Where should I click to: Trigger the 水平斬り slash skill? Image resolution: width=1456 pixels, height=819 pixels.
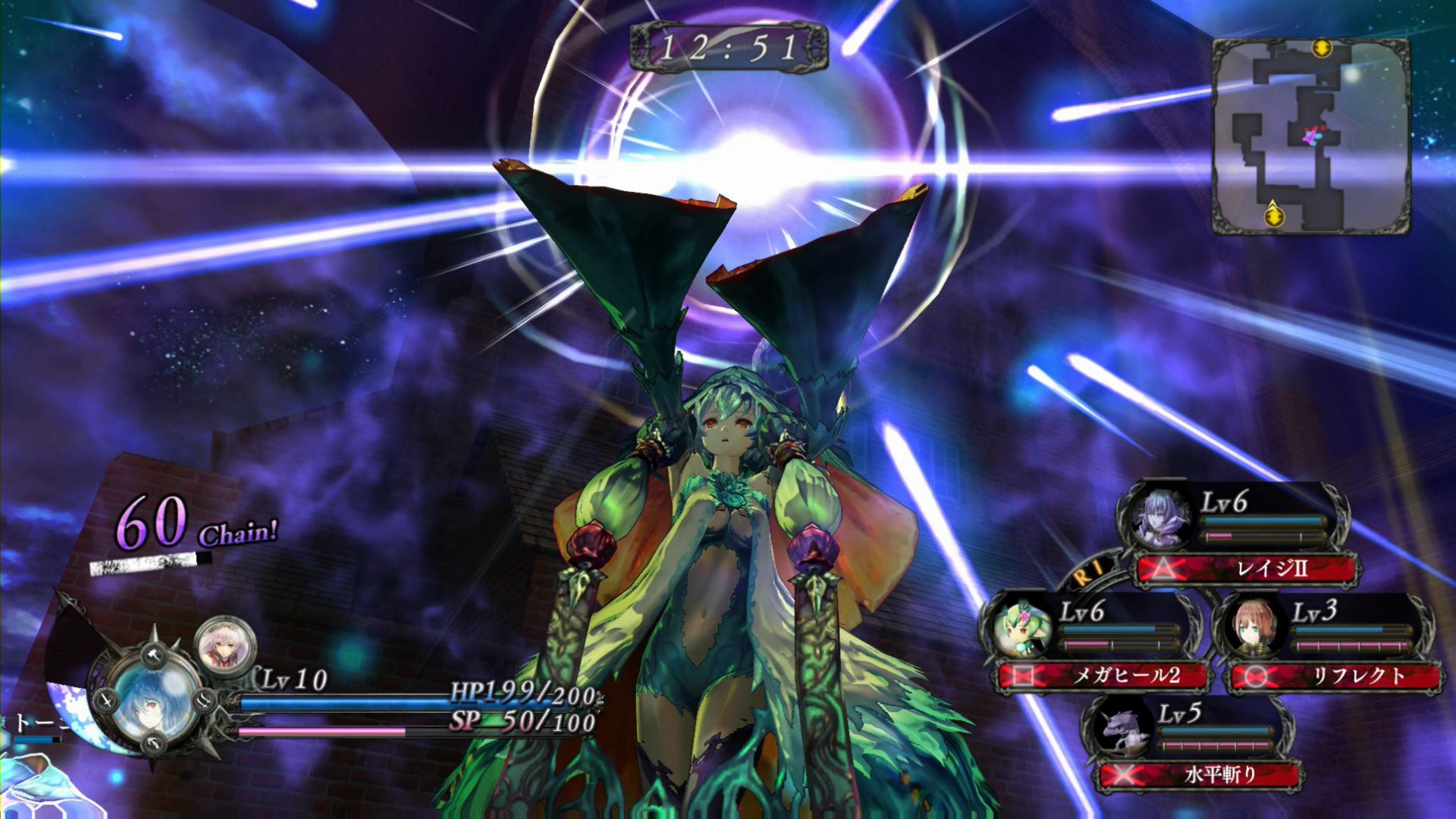click(x=1200, y=774)
